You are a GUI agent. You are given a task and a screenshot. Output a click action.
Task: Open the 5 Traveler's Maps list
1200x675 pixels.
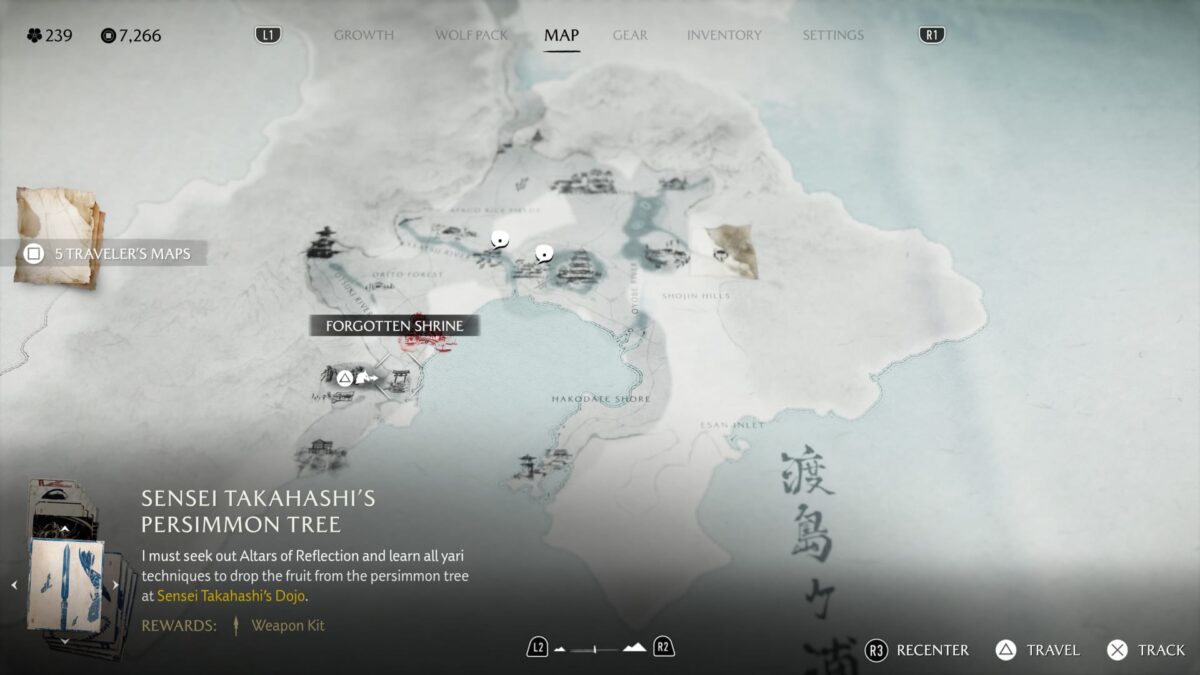tap(112, 253)
